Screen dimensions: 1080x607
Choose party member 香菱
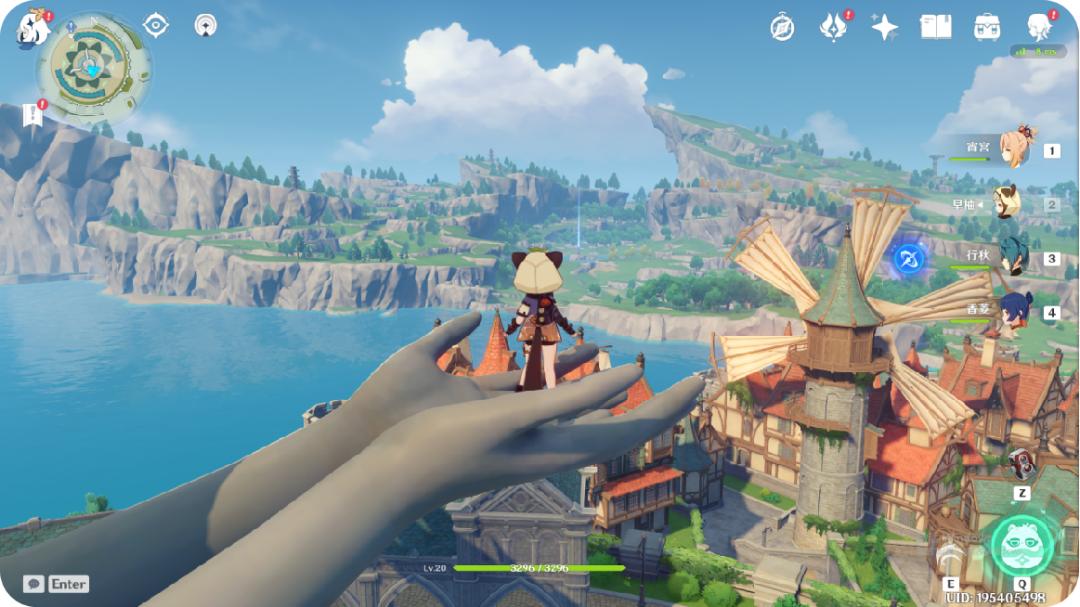1014,311
